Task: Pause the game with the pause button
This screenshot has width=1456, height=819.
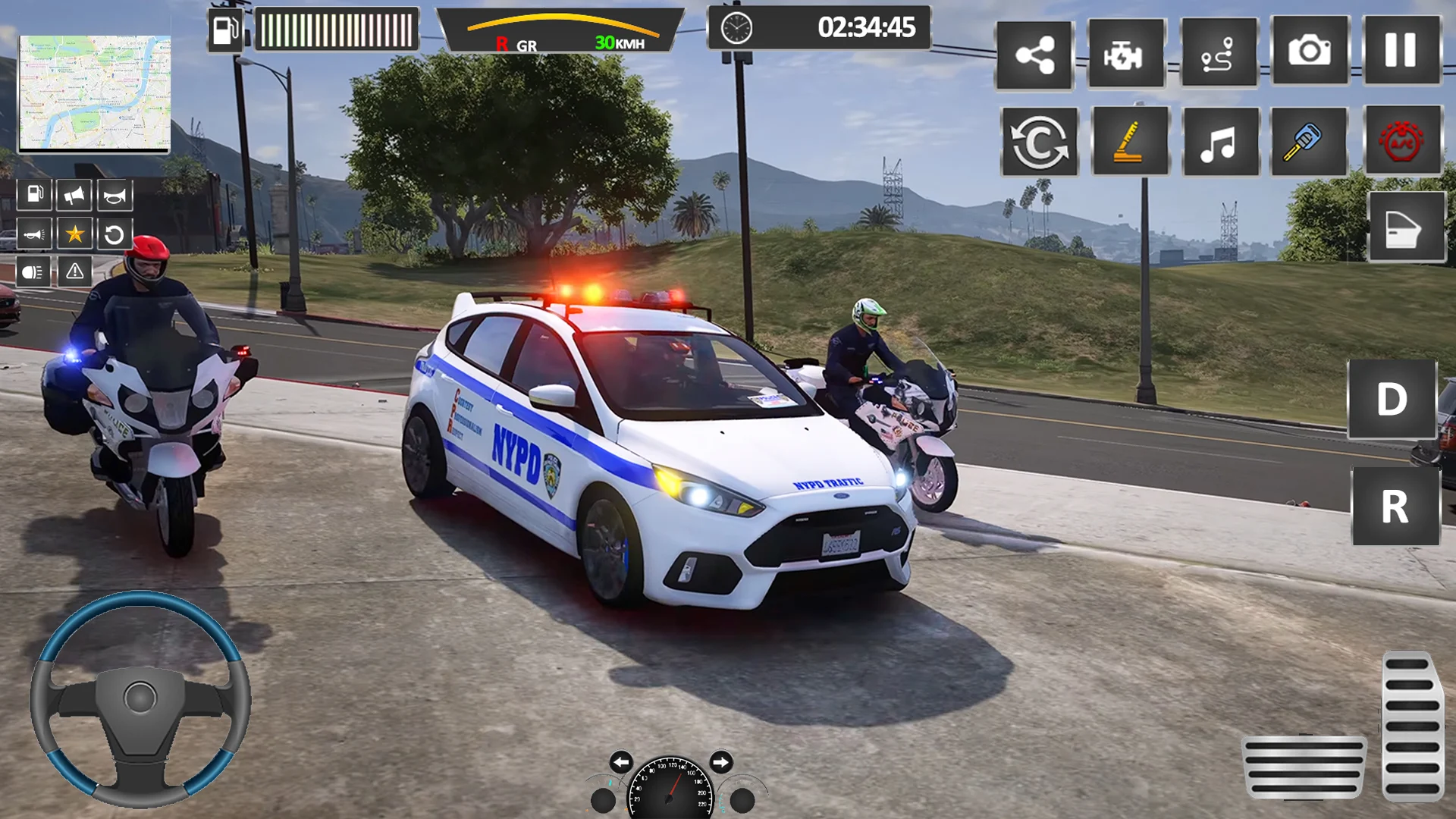Action: (x=1401, y=52)
